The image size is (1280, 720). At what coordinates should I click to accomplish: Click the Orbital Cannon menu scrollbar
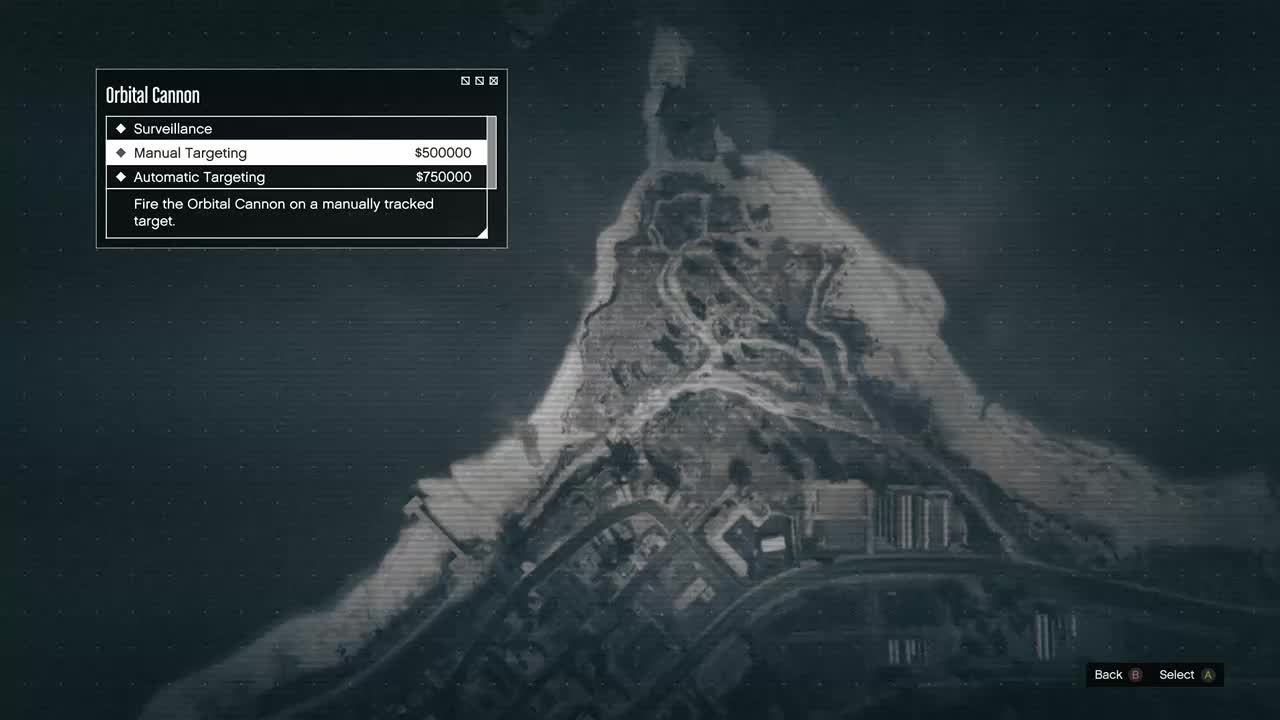(491, 152)
